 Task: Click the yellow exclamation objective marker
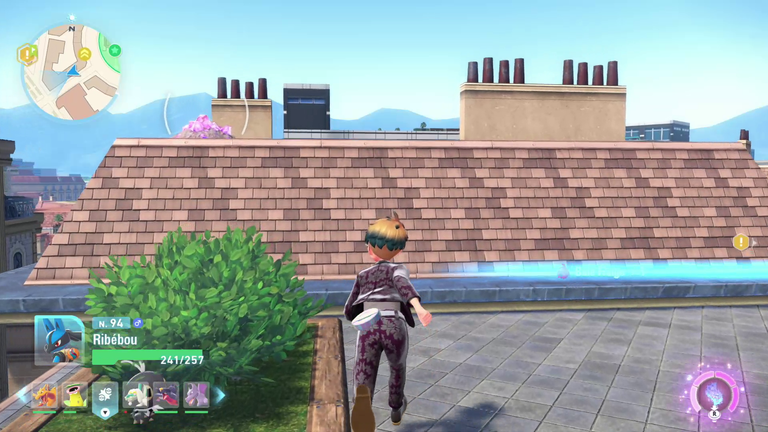(741, 242)
